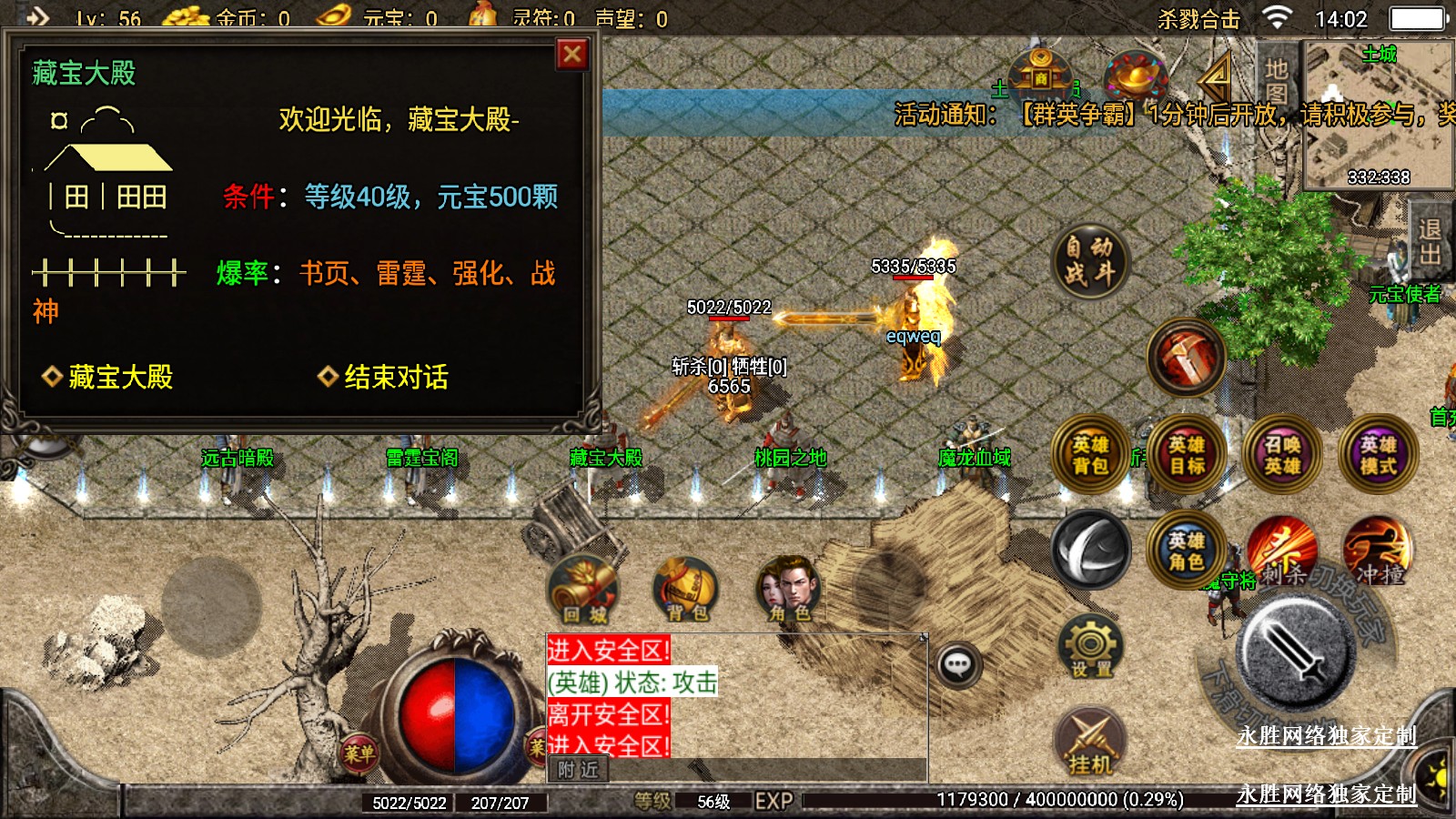Activate 召唤英雄 summon hero
1456x819 pixels.
(x=1282, y=455)
